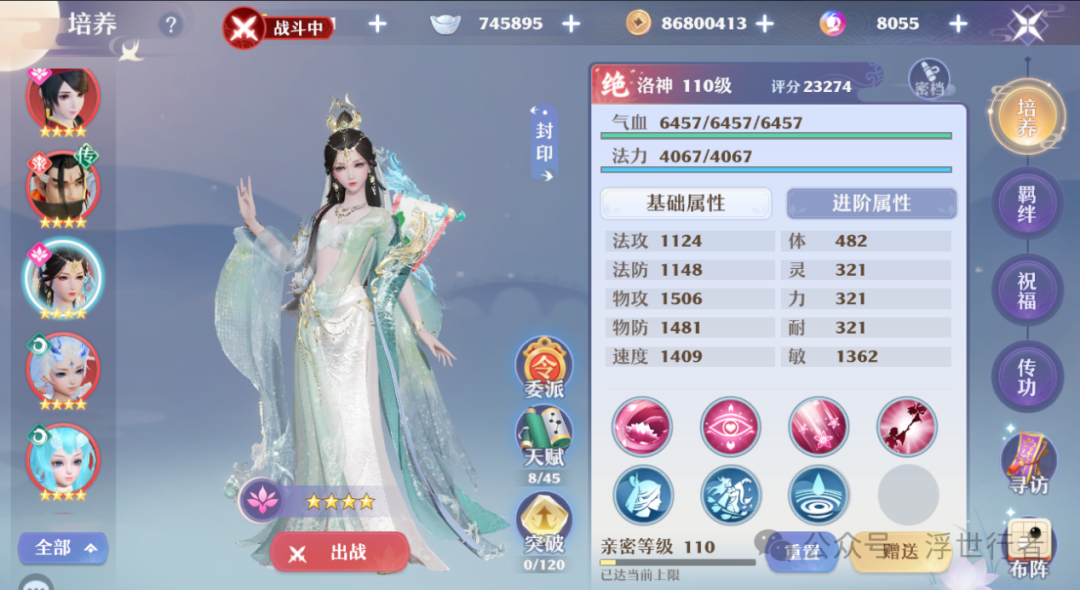1080x590 pixels.
Task: Open the 突破 breakthrough icon
Action: point(544,525)
